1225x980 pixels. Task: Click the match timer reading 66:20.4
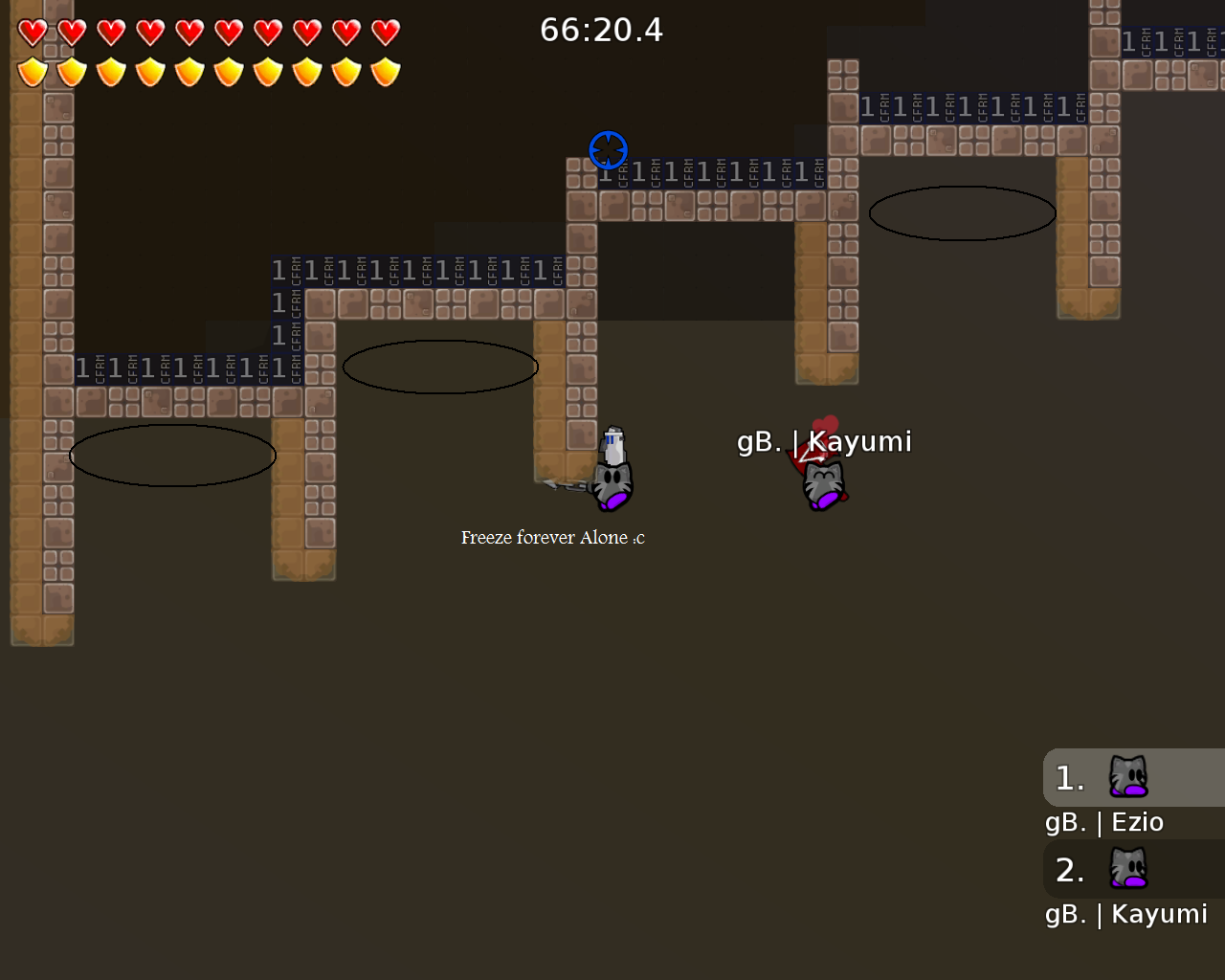pos(601,30)
